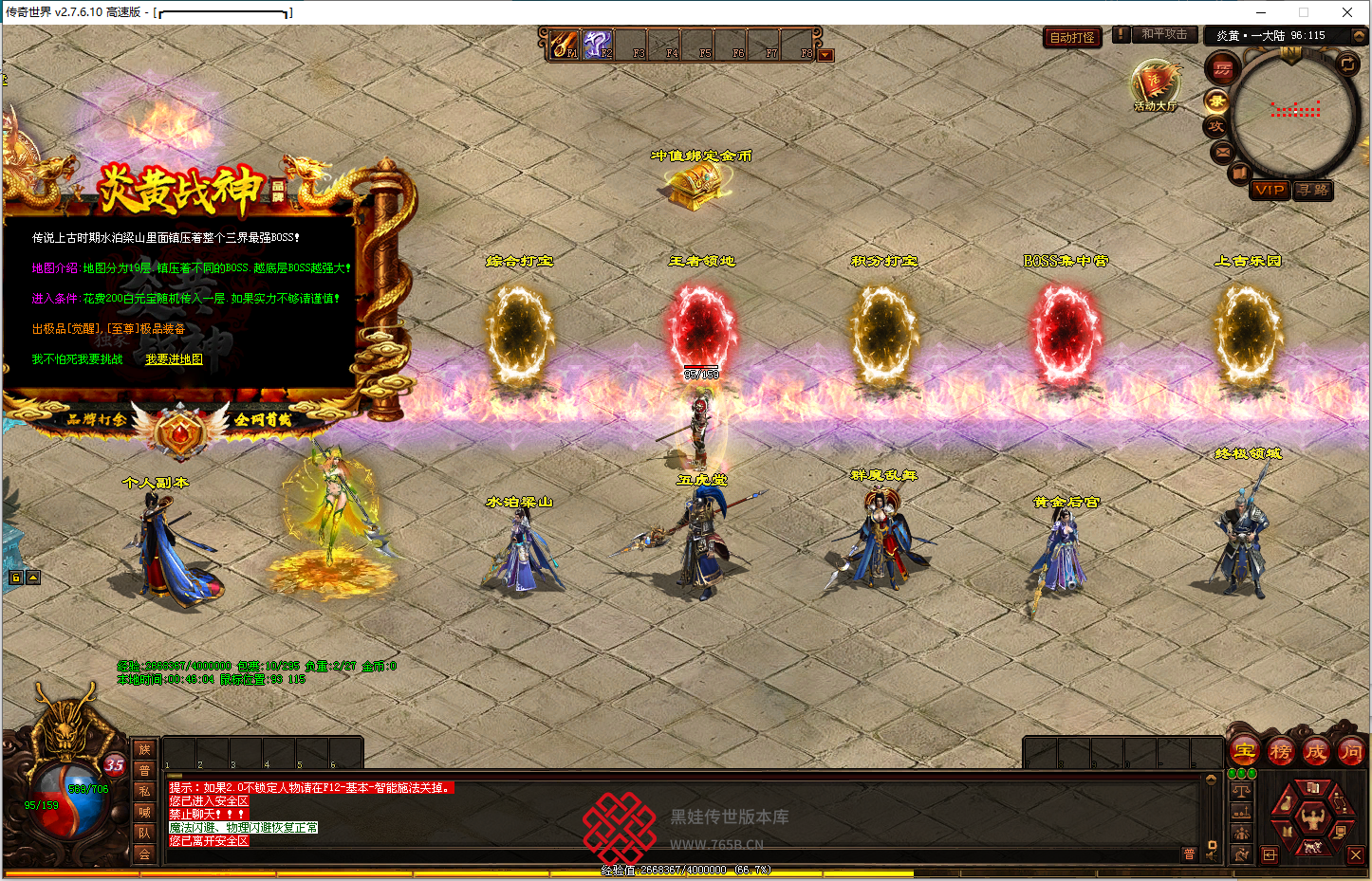Switch the 和平攻击 attack mode

1164,35
